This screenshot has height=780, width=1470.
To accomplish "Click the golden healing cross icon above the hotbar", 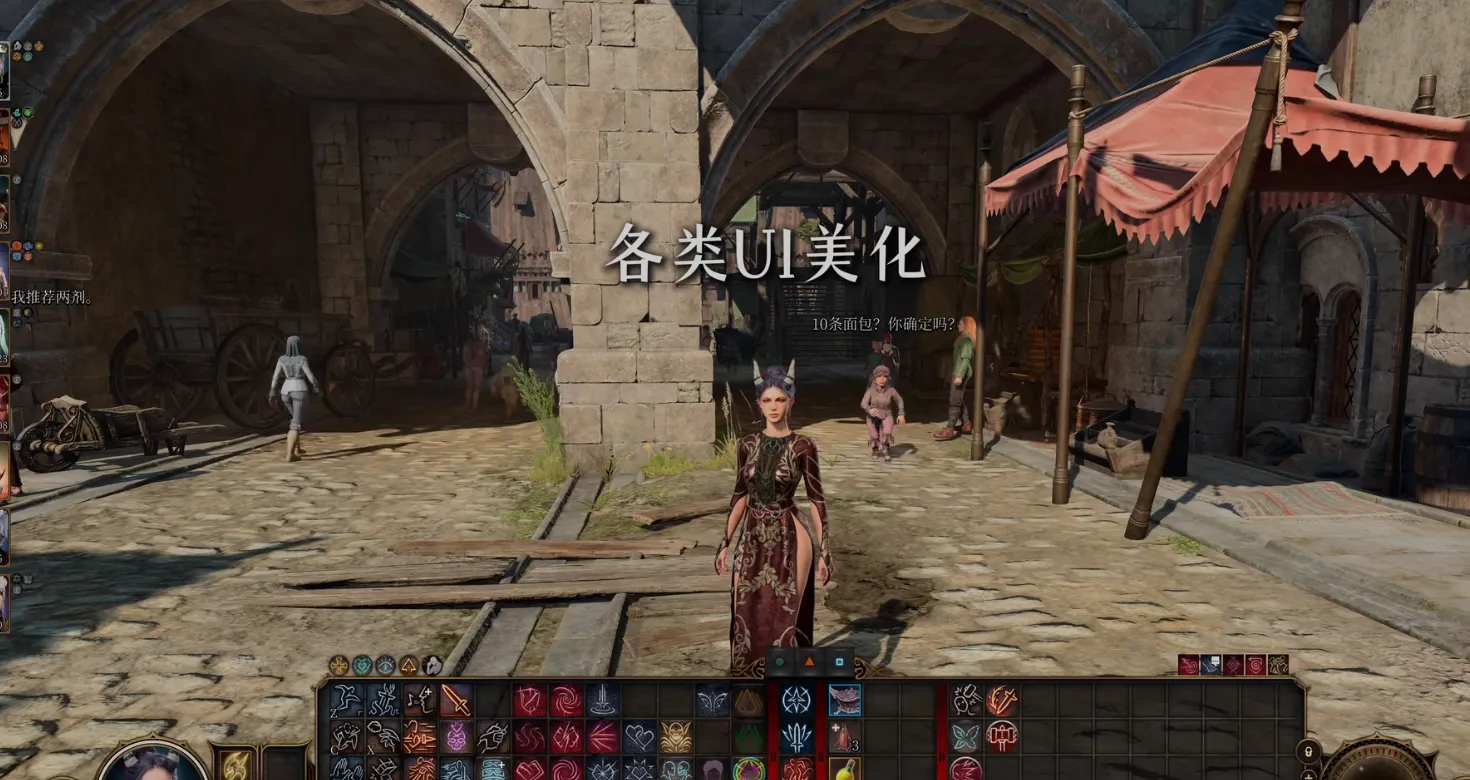I will click(340, 666).
